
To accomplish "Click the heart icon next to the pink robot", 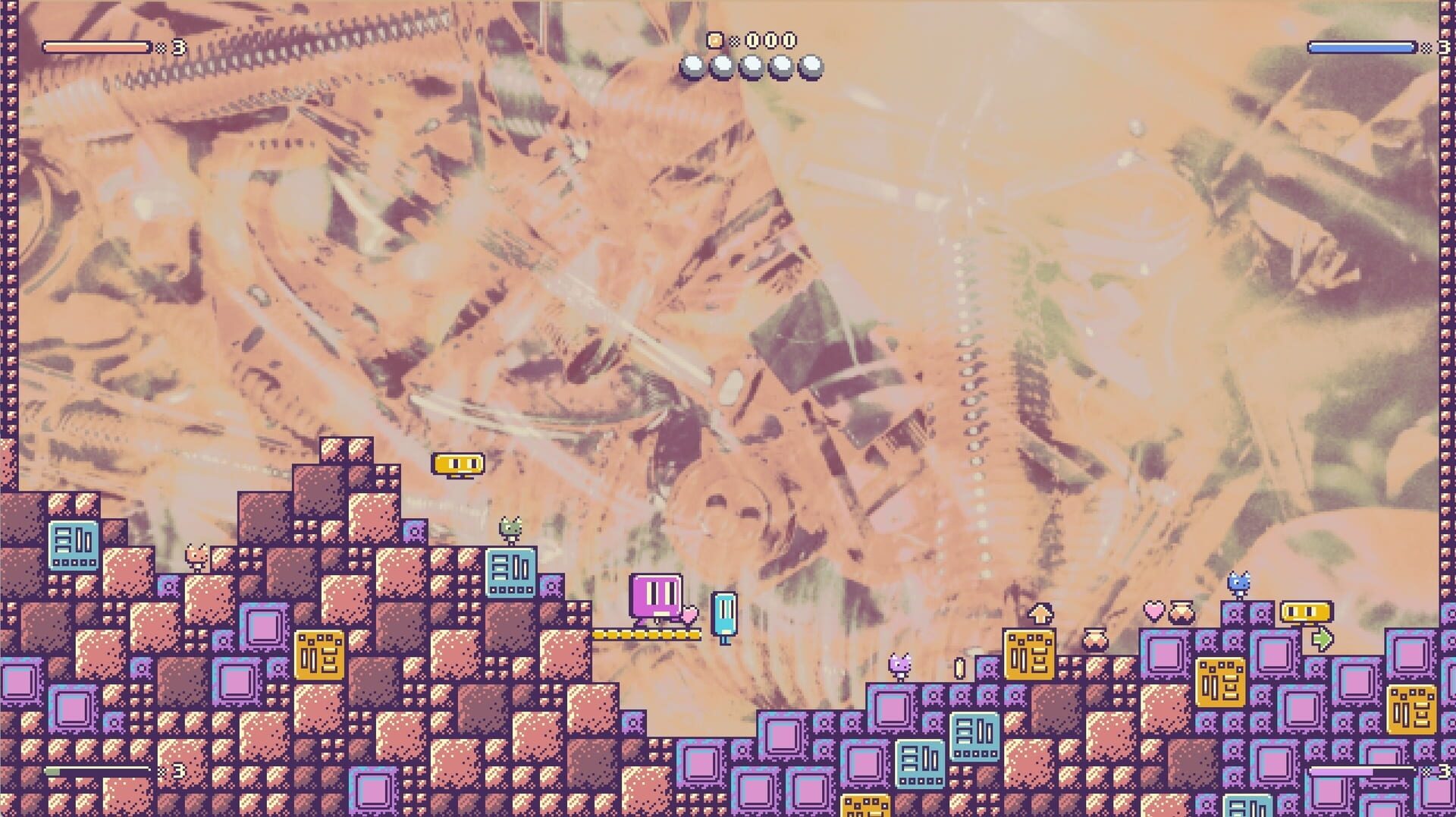I will click(x=690, y=614).
